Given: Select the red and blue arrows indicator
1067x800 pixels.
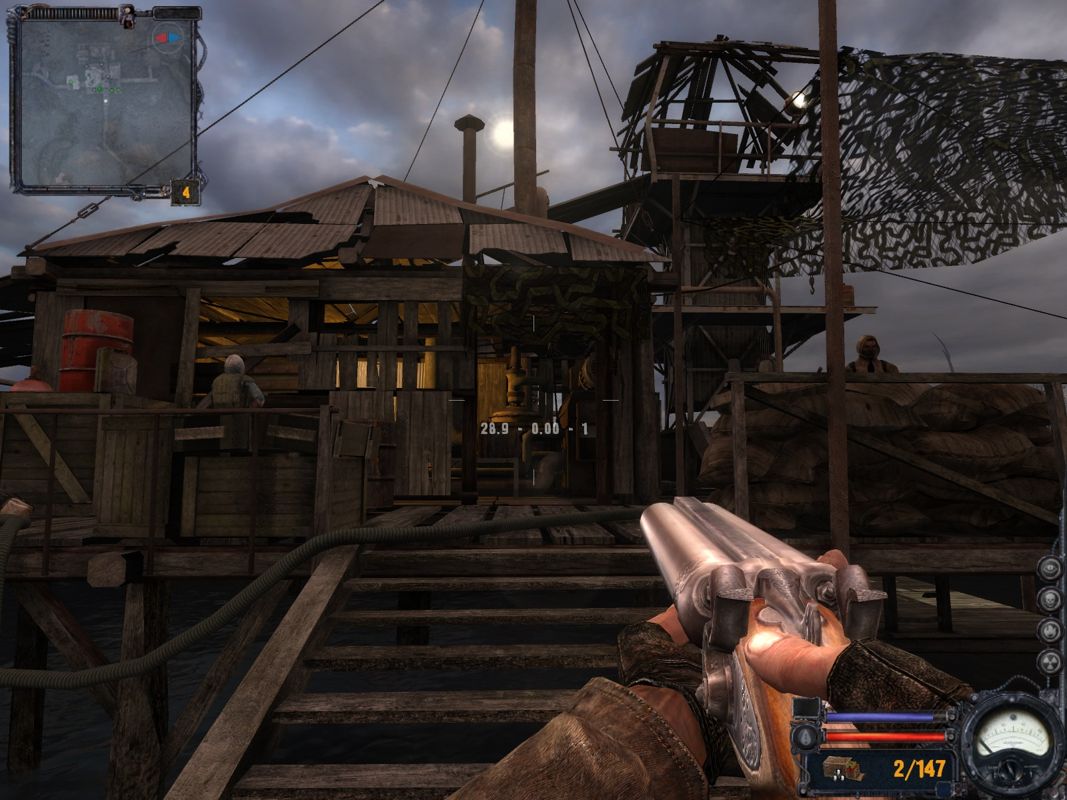Looking at the screenshot, I should pos(167,38).
